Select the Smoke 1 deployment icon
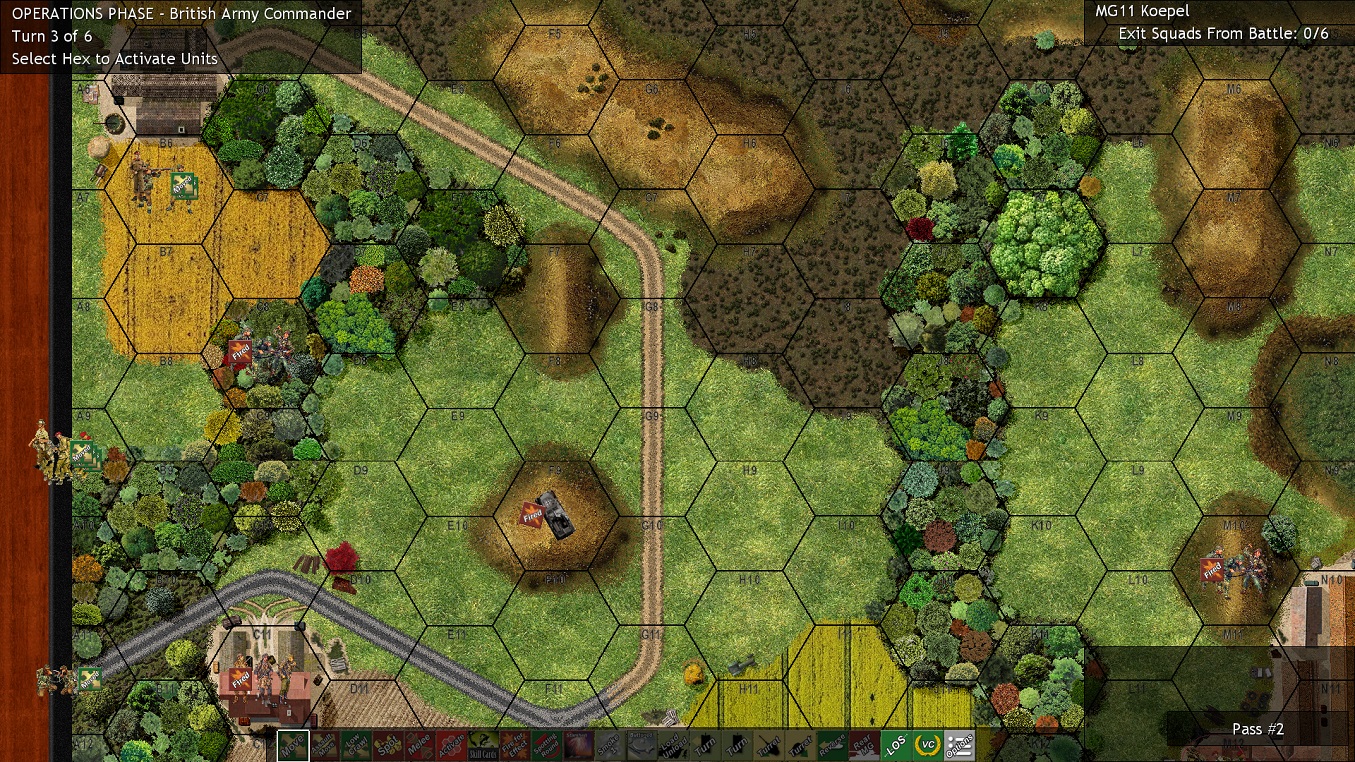Image resolution: width=1355 pixels, height=762 pixels. pyautogui.click(x=608, y=745)
